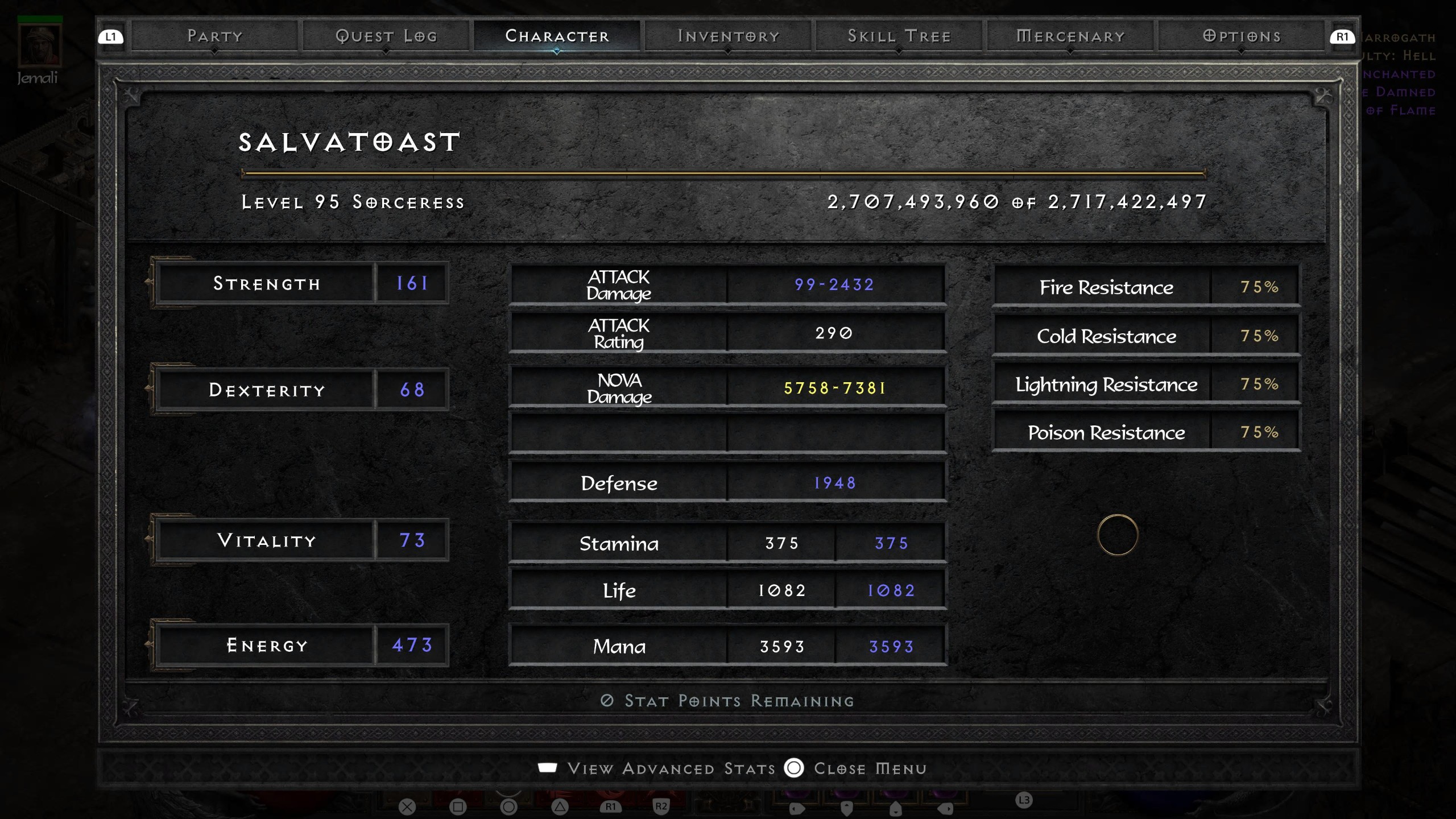Click the touchpad icon beside View Advanced Stats

pyautogui.click(x=548, y=768)
